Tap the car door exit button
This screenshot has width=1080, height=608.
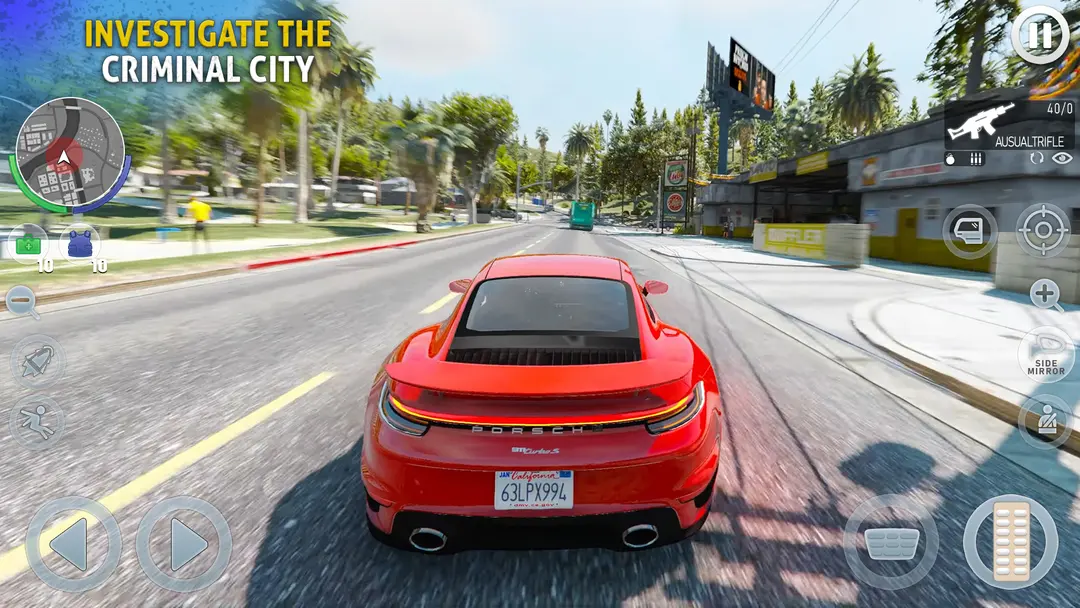click(x=969, y=232)
